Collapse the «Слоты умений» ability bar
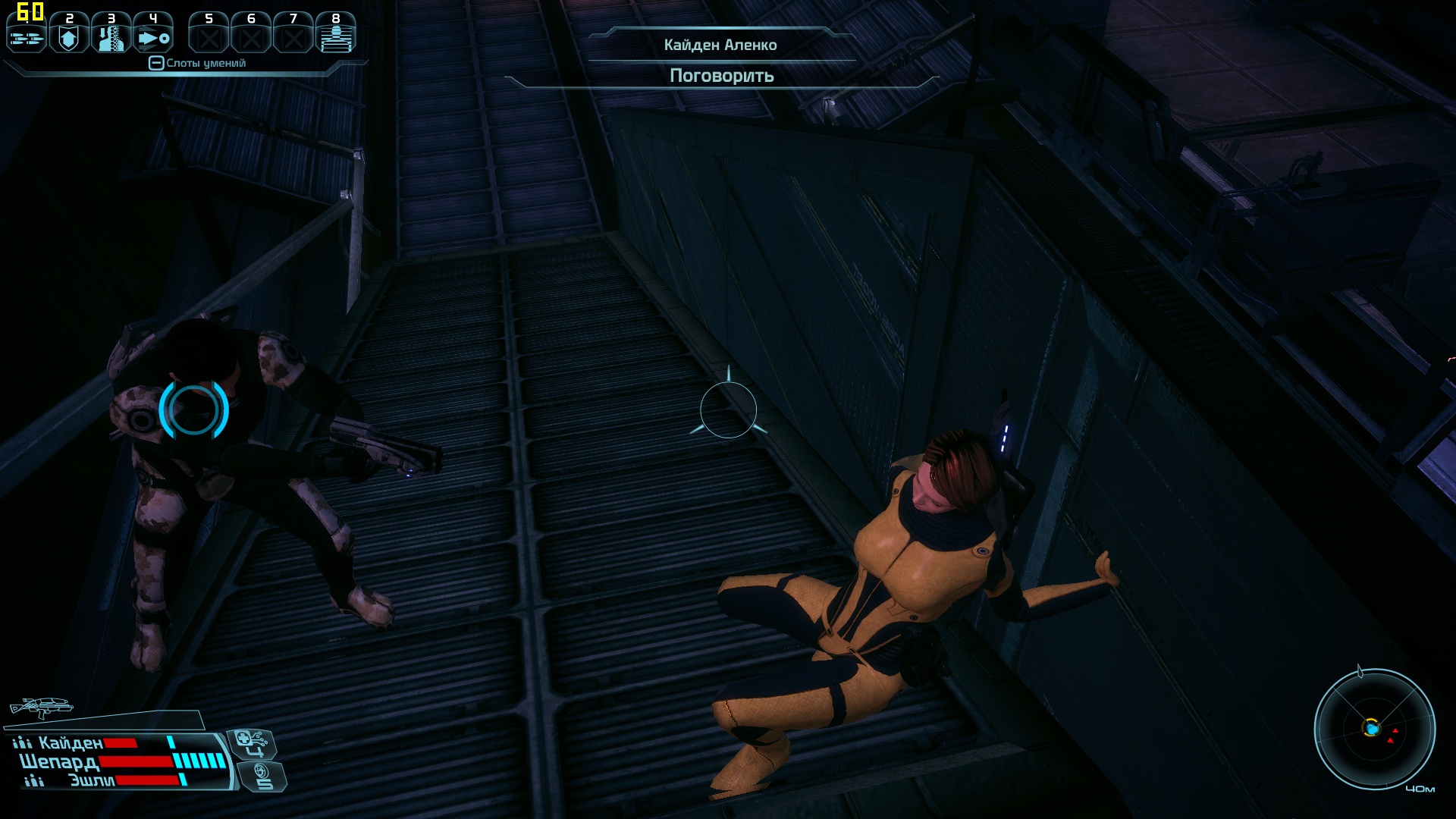The width and height of the screenshot is (1456, 819). (x=156, y=63)
